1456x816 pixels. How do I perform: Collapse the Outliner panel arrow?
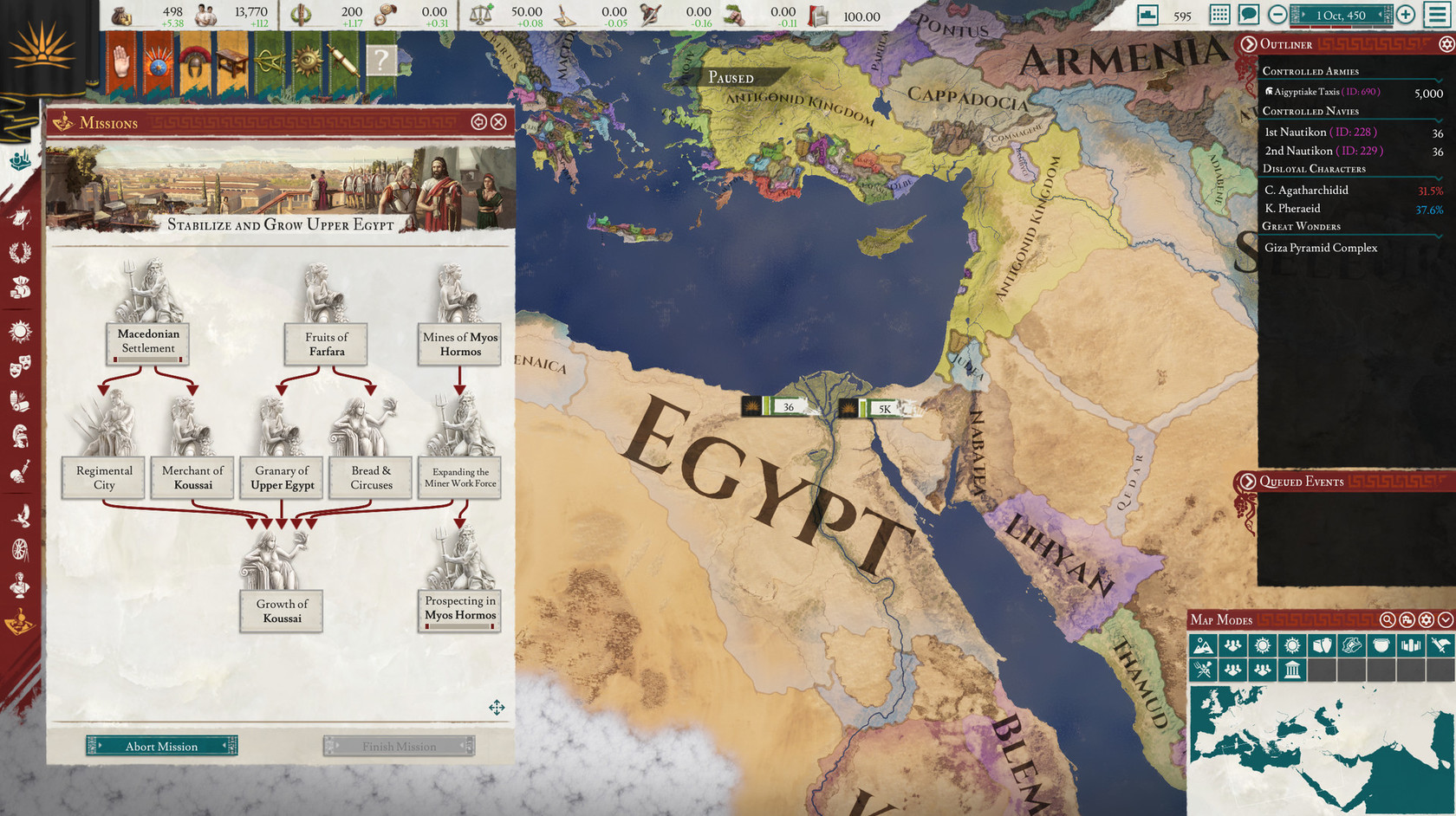coord(1249,44)
